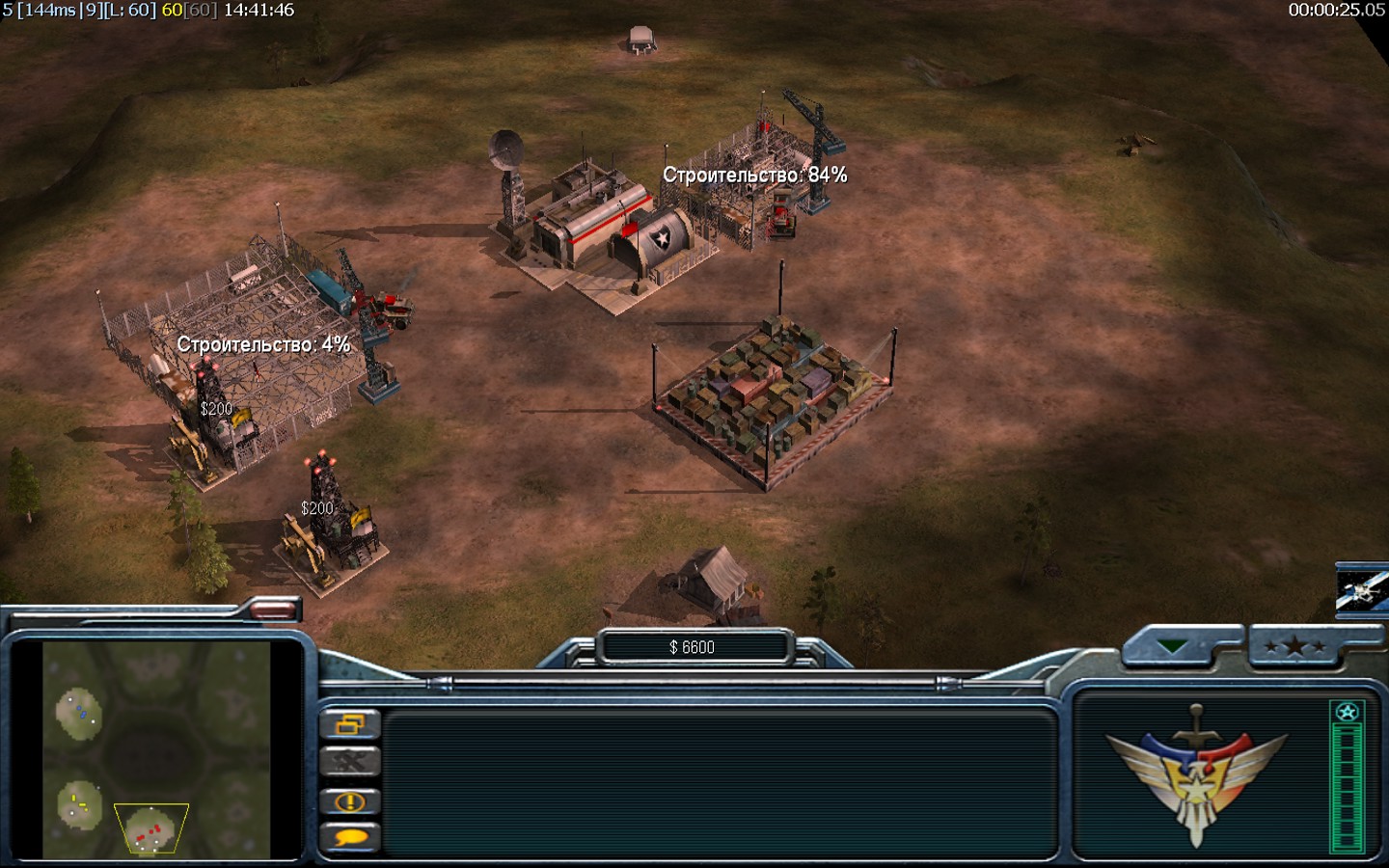This screenshot has height=868, width=1389.
Task: Activate the spy satellite power shortcut
Action: (1362, 589)
